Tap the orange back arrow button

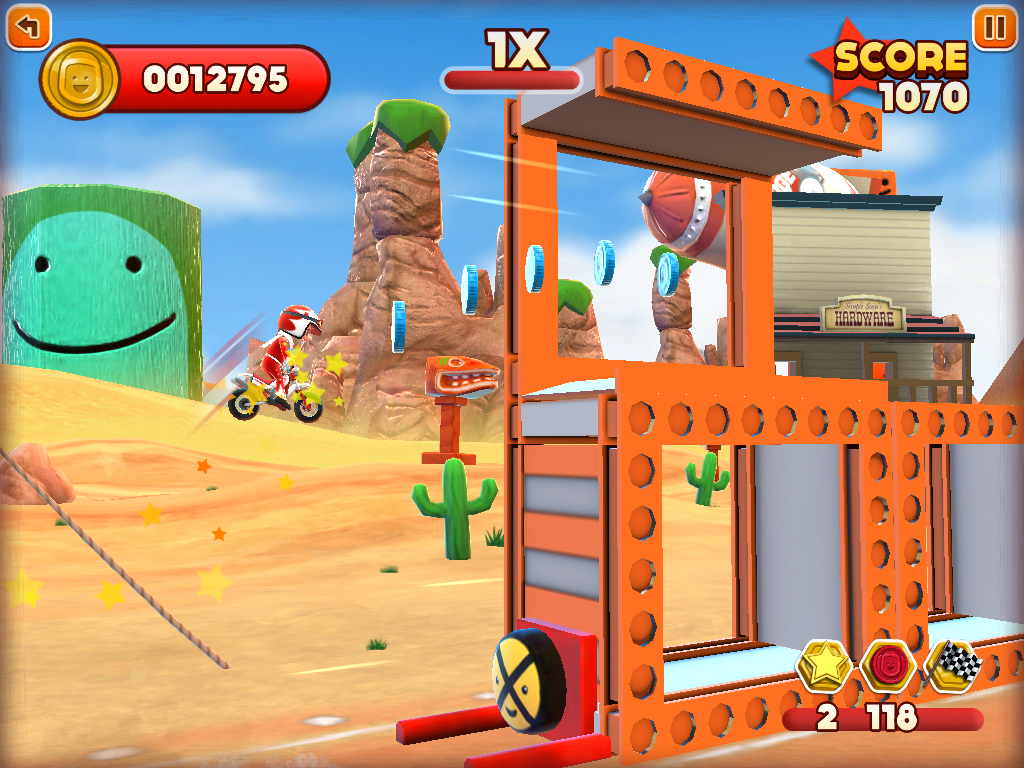click(x=28, y=27)
